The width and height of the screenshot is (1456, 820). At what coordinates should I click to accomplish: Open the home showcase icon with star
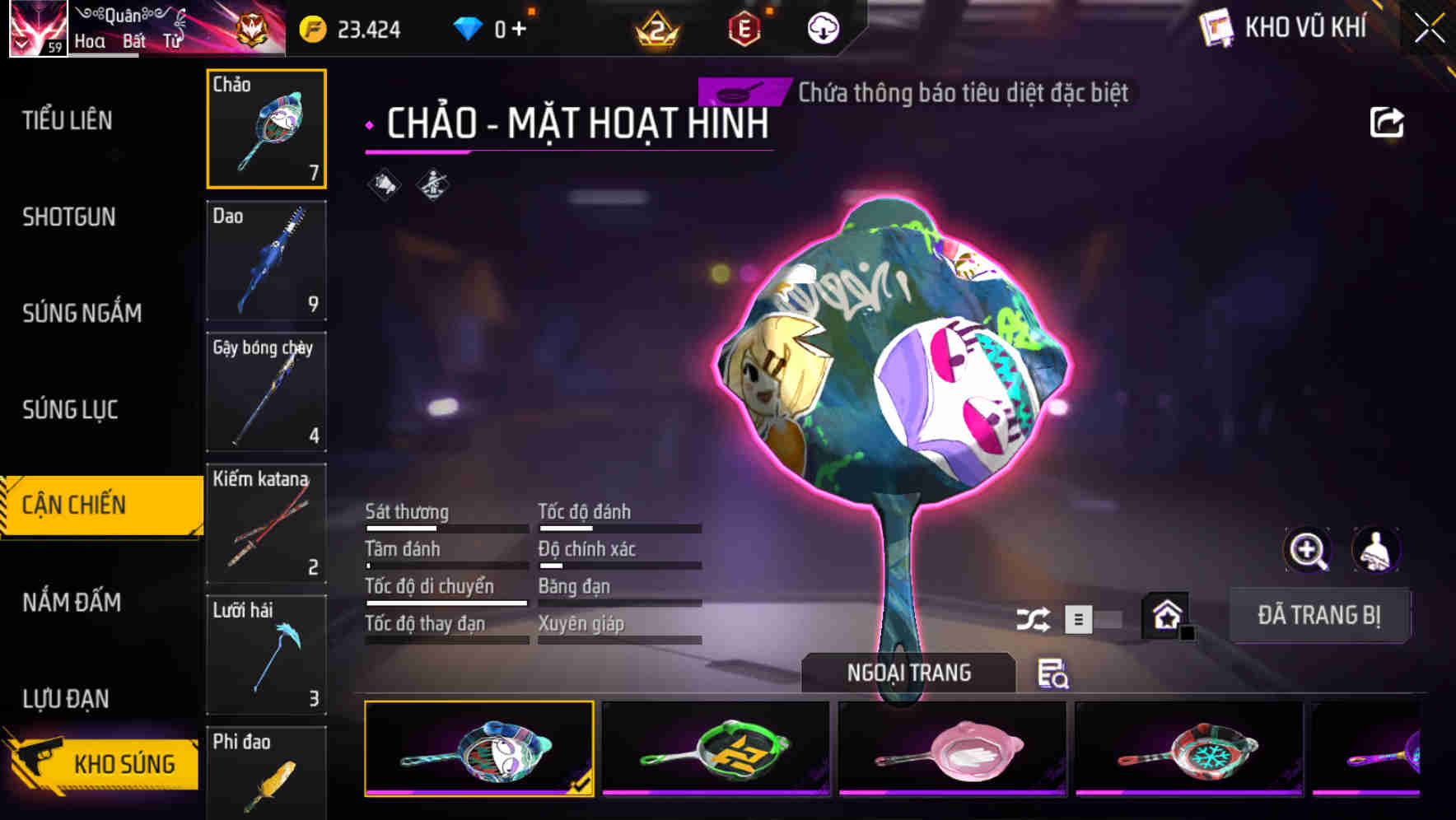click(x=1165, y=613)
